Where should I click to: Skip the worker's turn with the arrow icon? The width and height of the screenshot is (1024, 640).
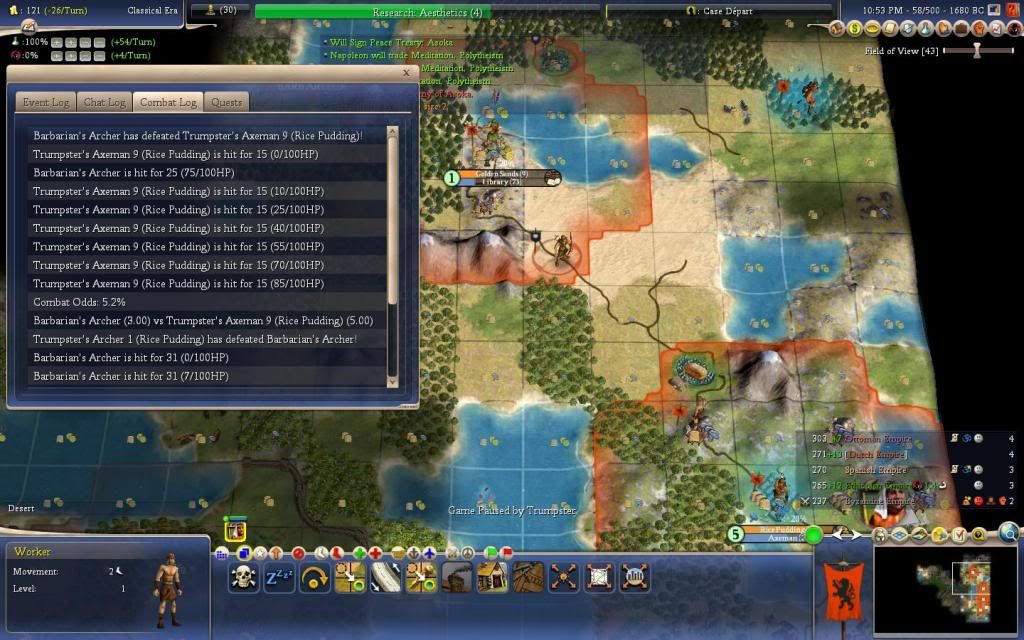(314, 577)
